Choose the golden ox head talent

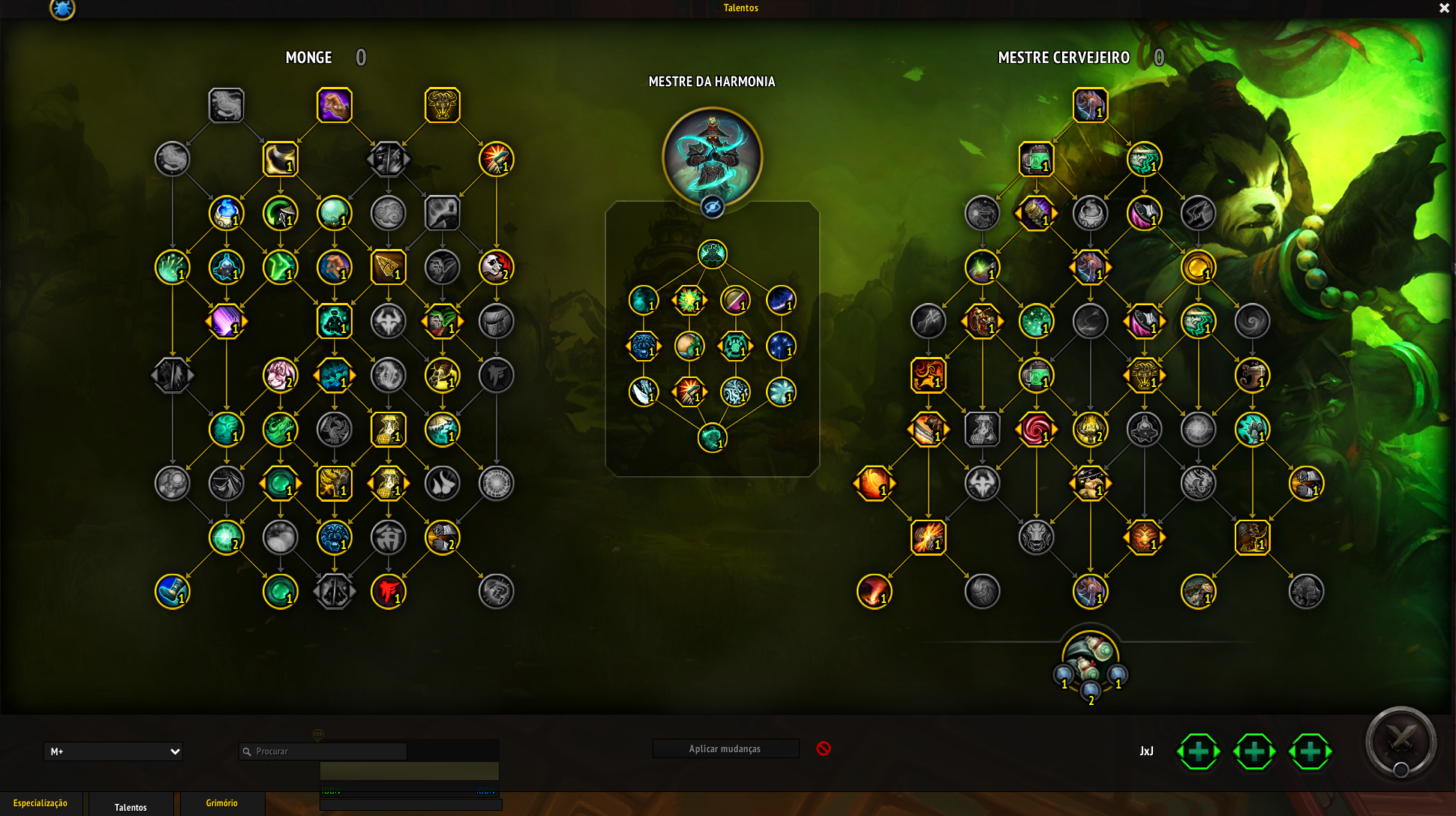click(443, 105)
